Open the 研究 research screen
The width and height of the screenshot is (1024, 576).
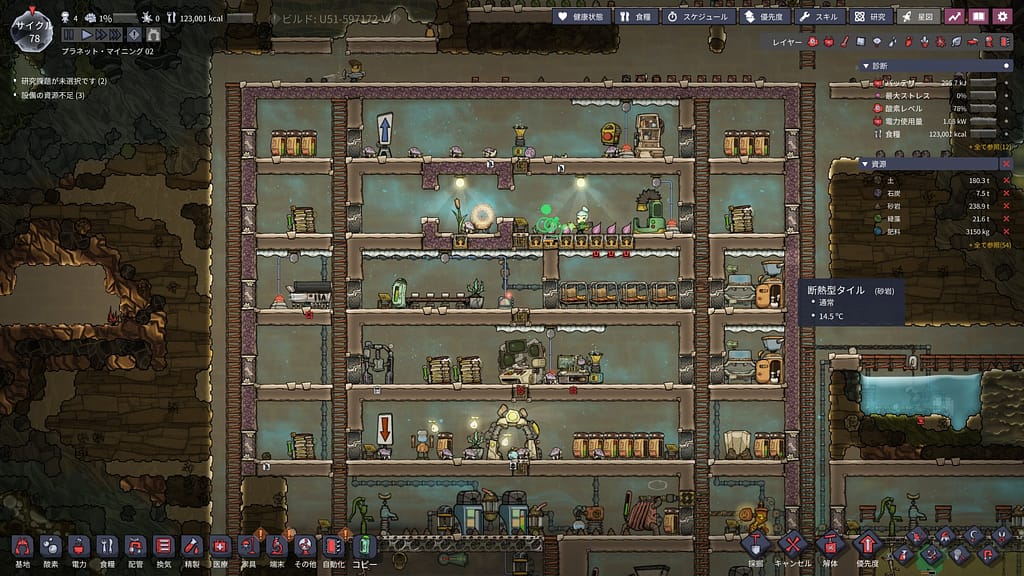[x=870, y=16]
